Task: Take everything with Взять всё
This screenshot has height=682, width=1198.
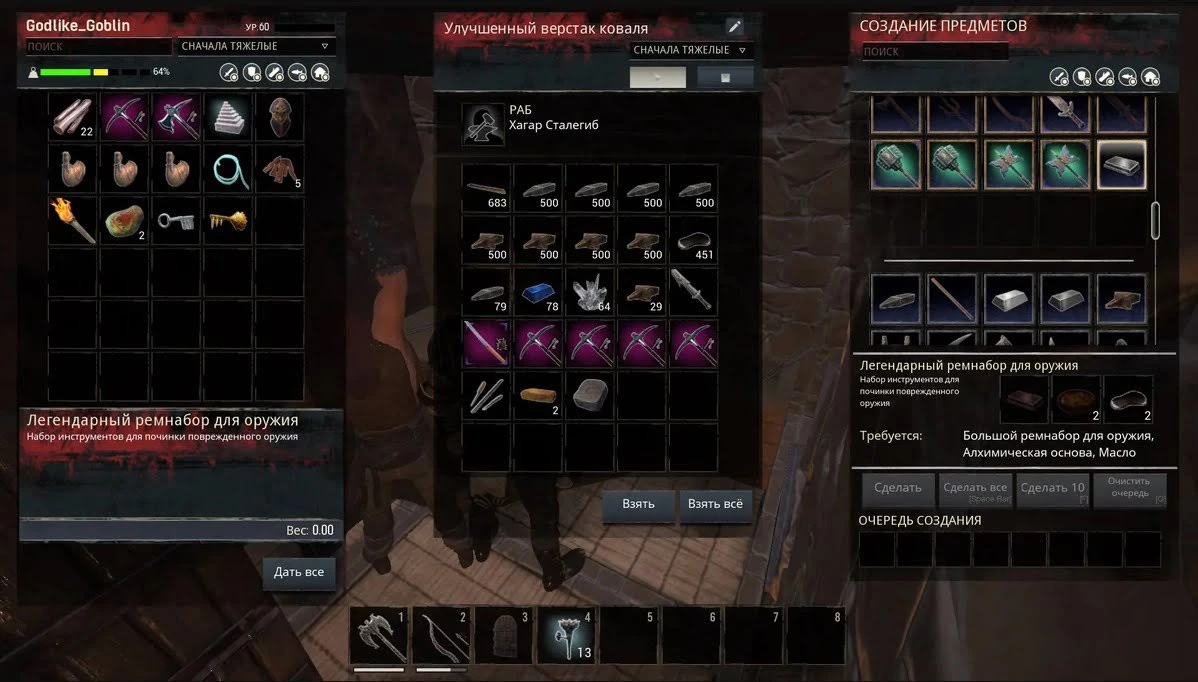Action: click(715, 504)
